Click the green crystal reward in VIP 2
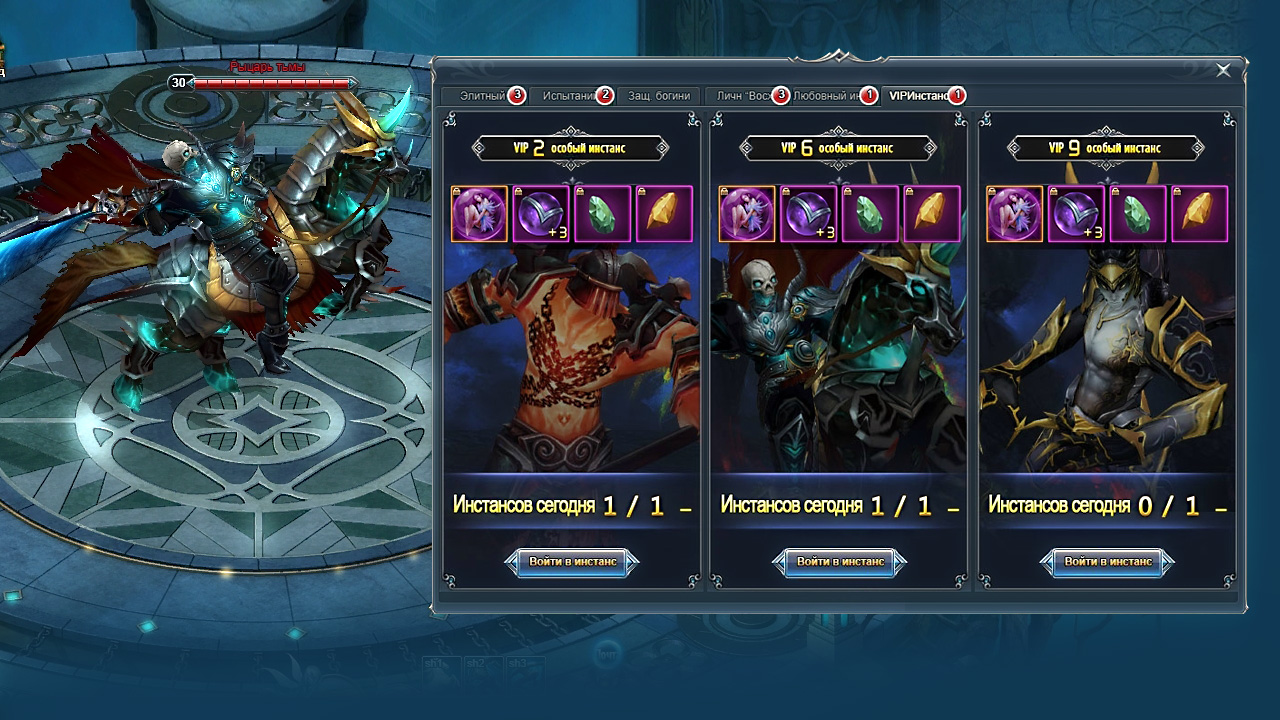The height and width of the screenshot is (720, 1280). point(603,214)
